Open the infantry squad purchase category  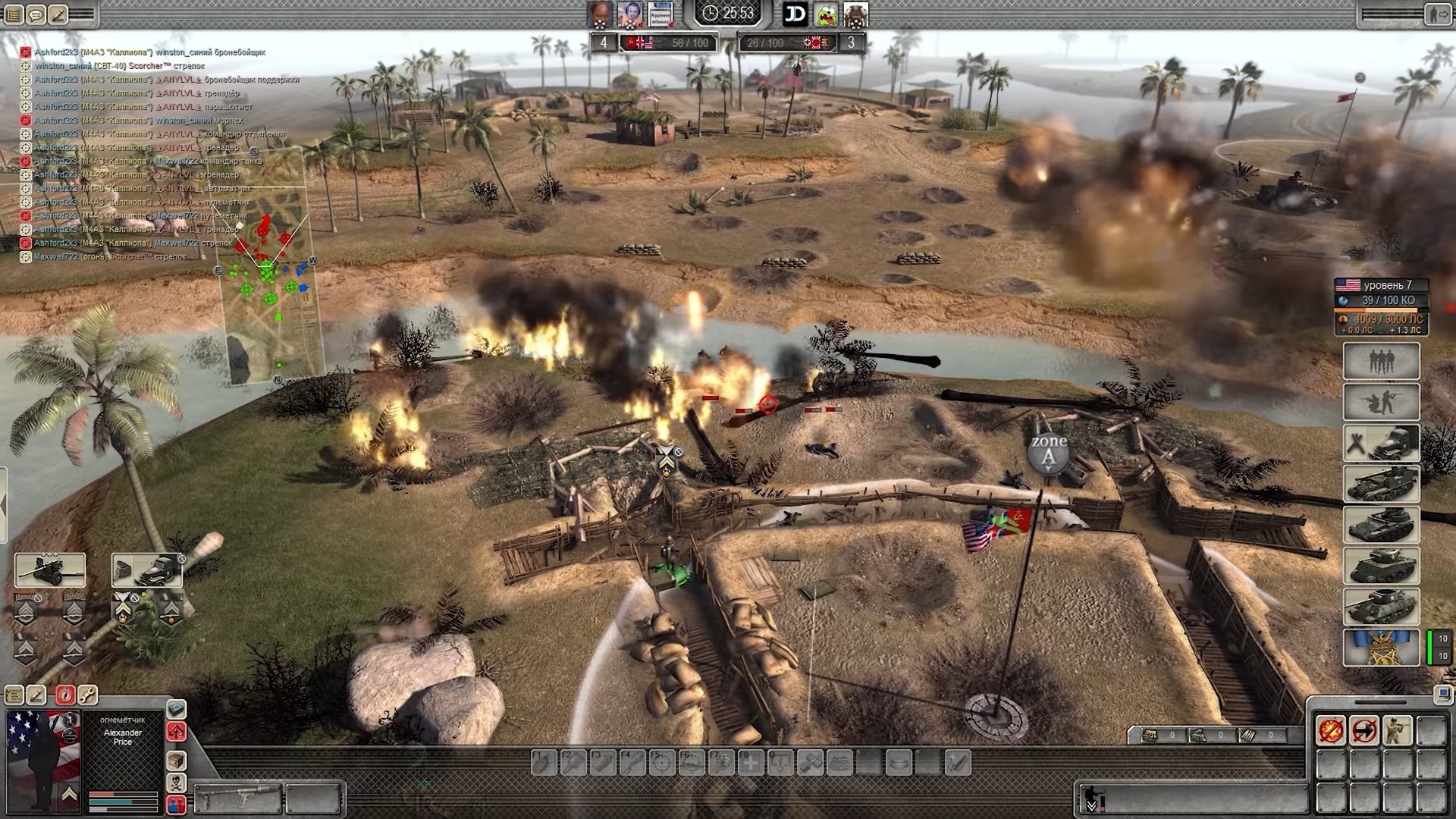(x=1381, y=361)
